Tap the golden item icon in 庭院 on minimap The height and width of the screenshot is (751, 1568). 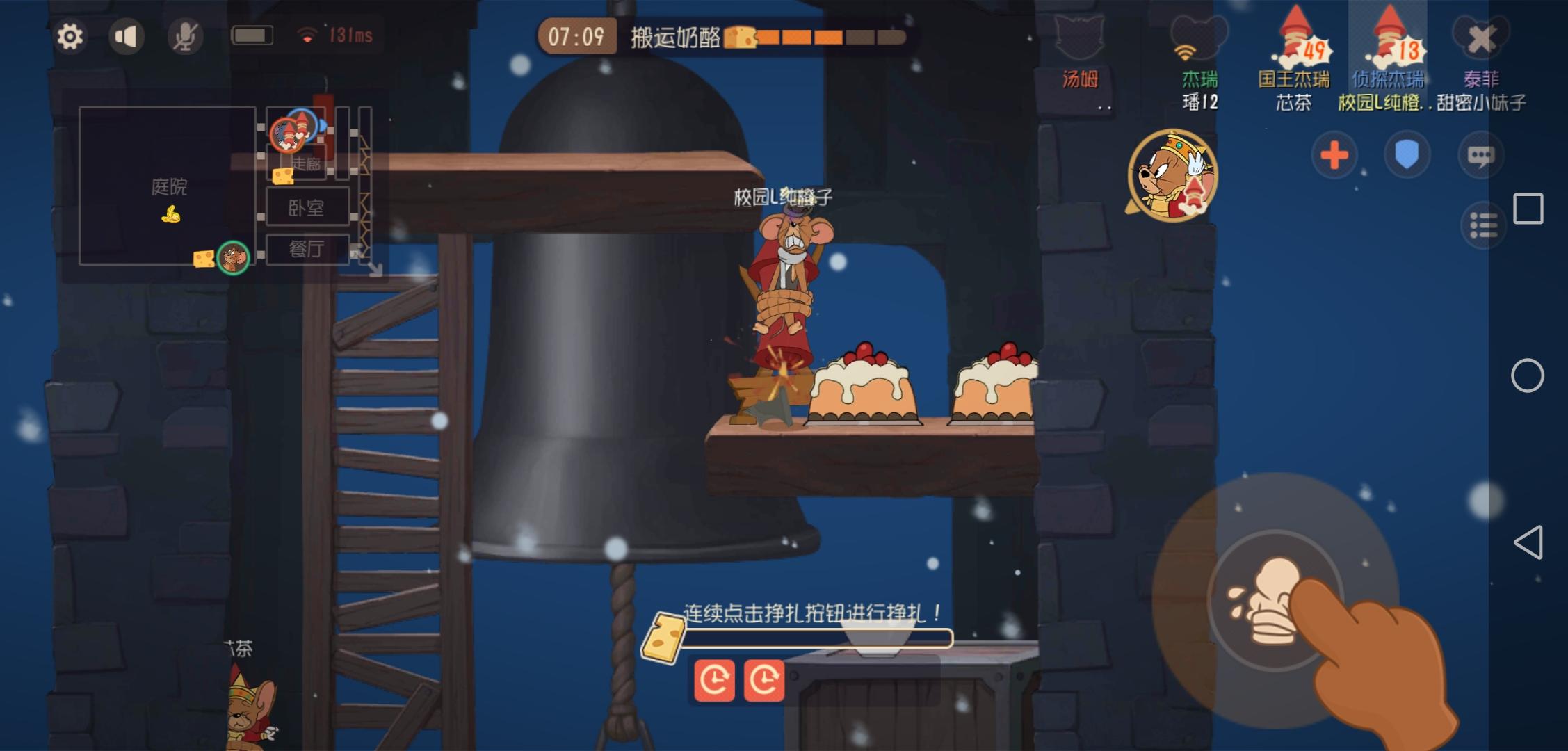(x=171, y=216)
